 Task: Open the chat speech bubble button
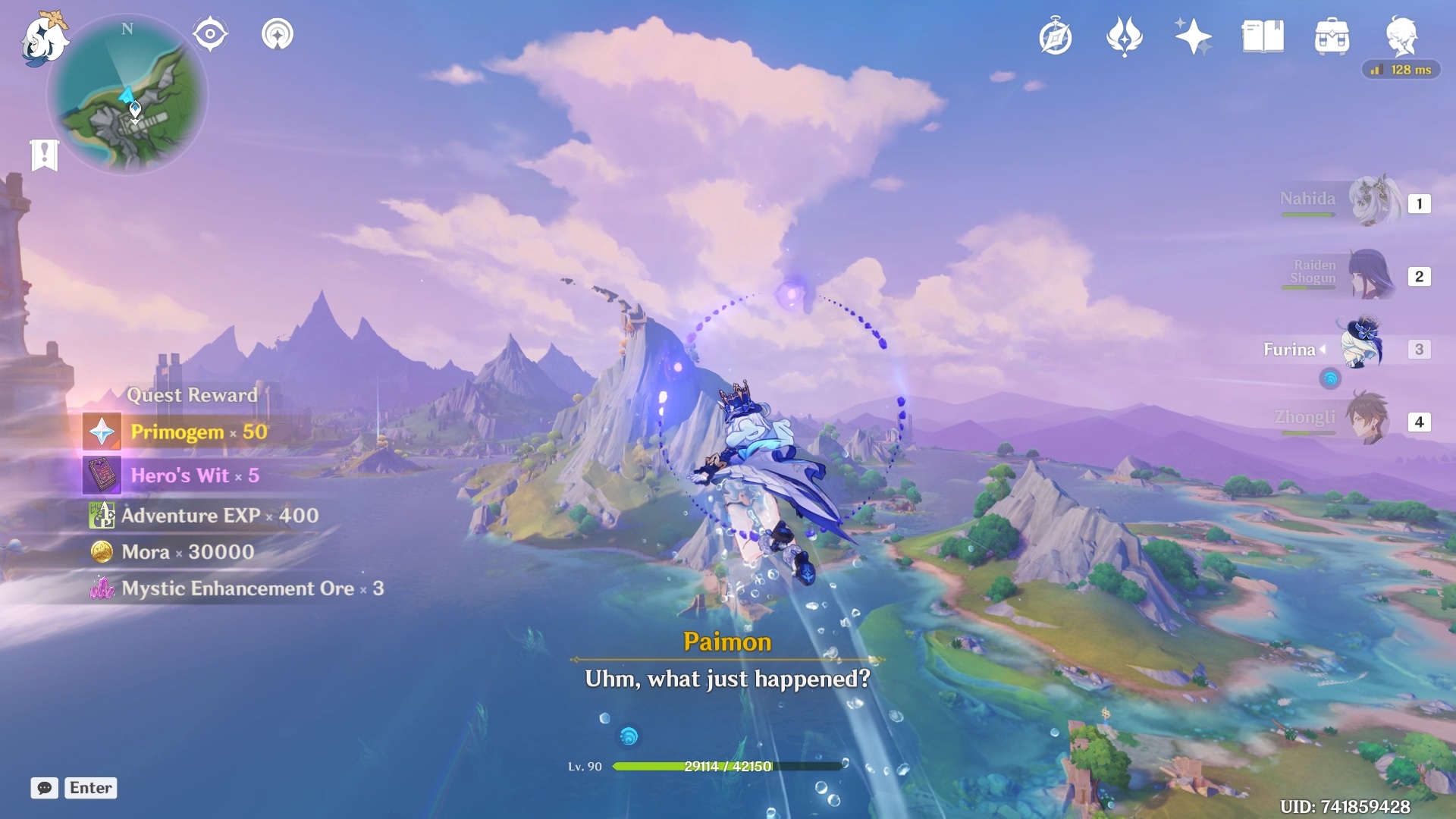(45, 788)
